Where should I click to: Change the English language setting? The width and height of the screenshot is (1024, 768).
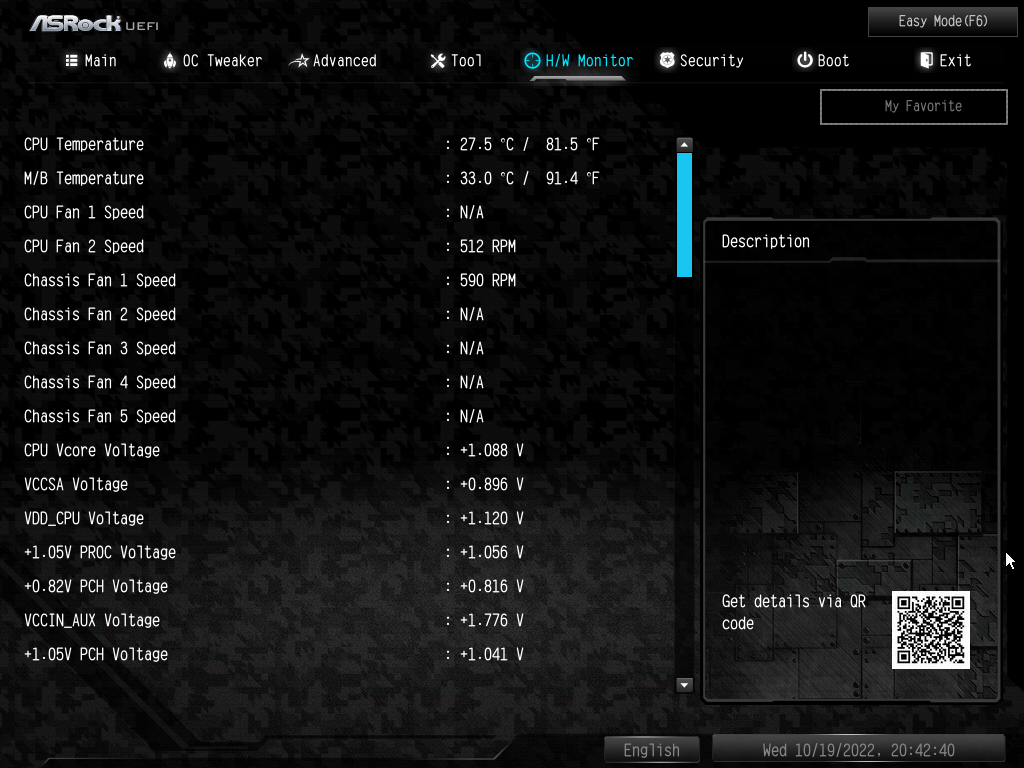point(651,750)
